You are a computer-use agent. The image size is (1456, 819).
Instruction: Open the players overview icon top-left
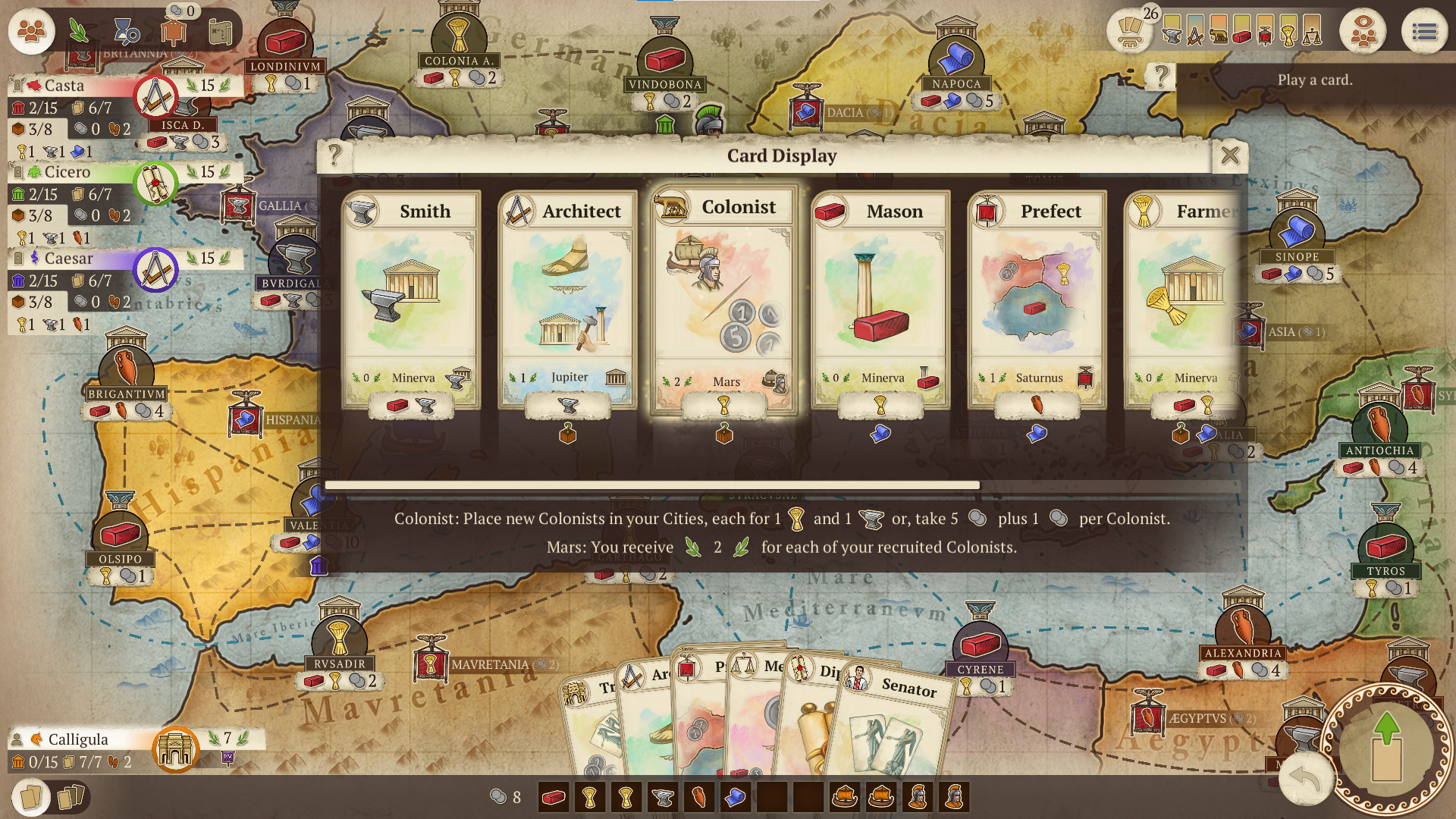coord(30,32)
